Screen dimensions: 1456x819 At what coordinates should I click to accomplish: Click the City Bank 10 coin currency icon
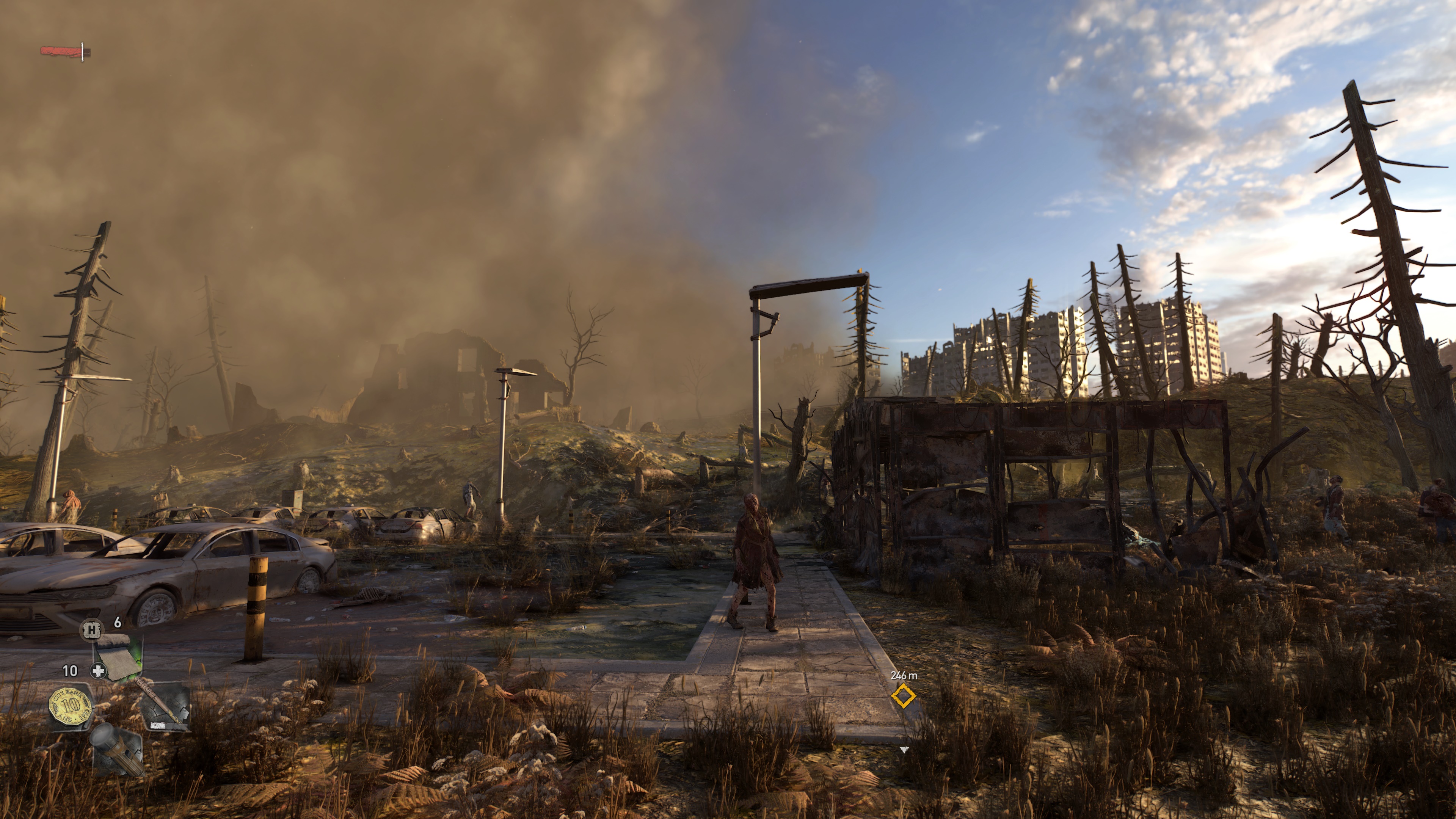[70, 706]
